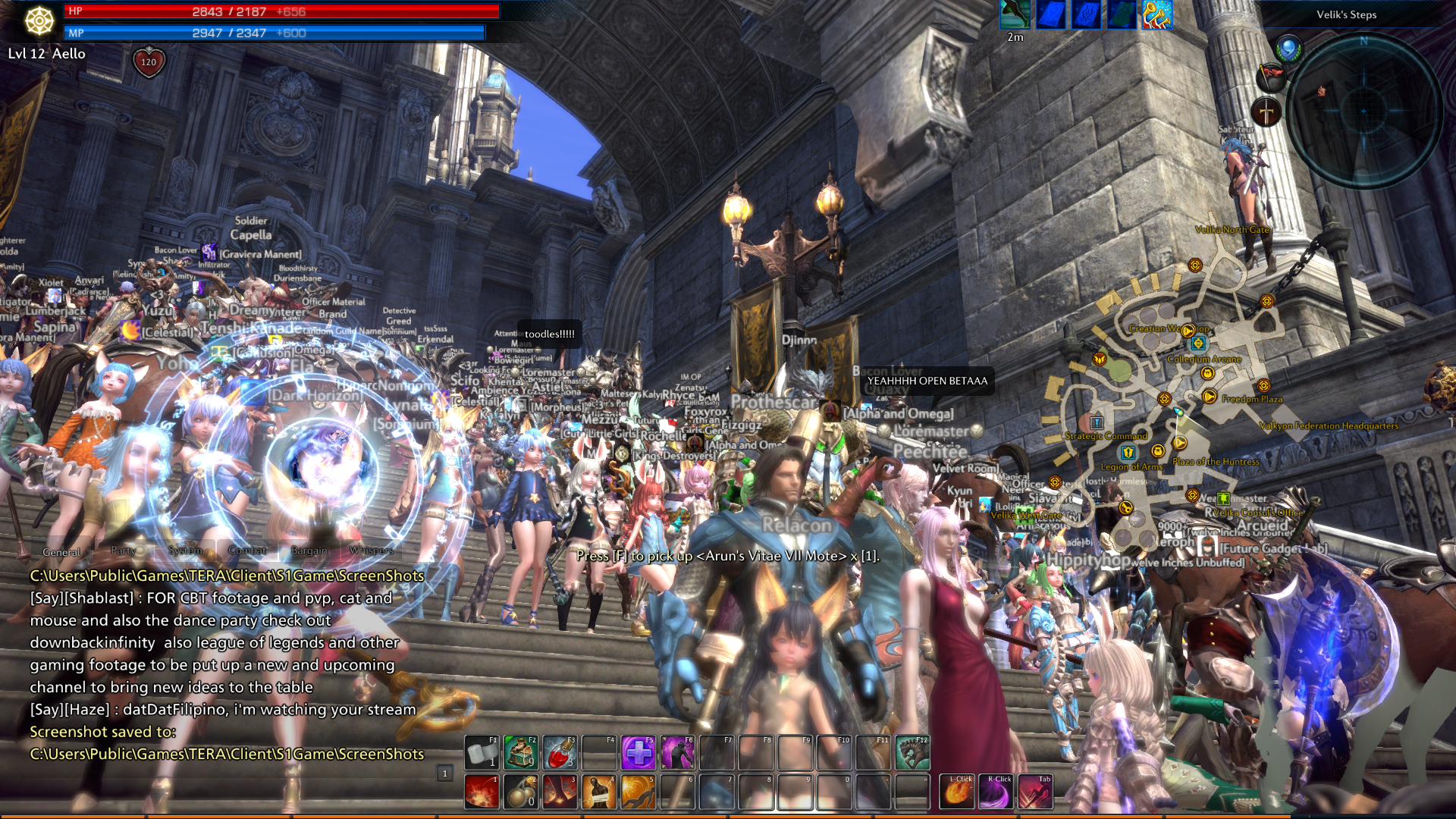Activate the bandaged figure skill in slot 4
The height and width of the screenshot is (819, 1456).
pos(599,792)
